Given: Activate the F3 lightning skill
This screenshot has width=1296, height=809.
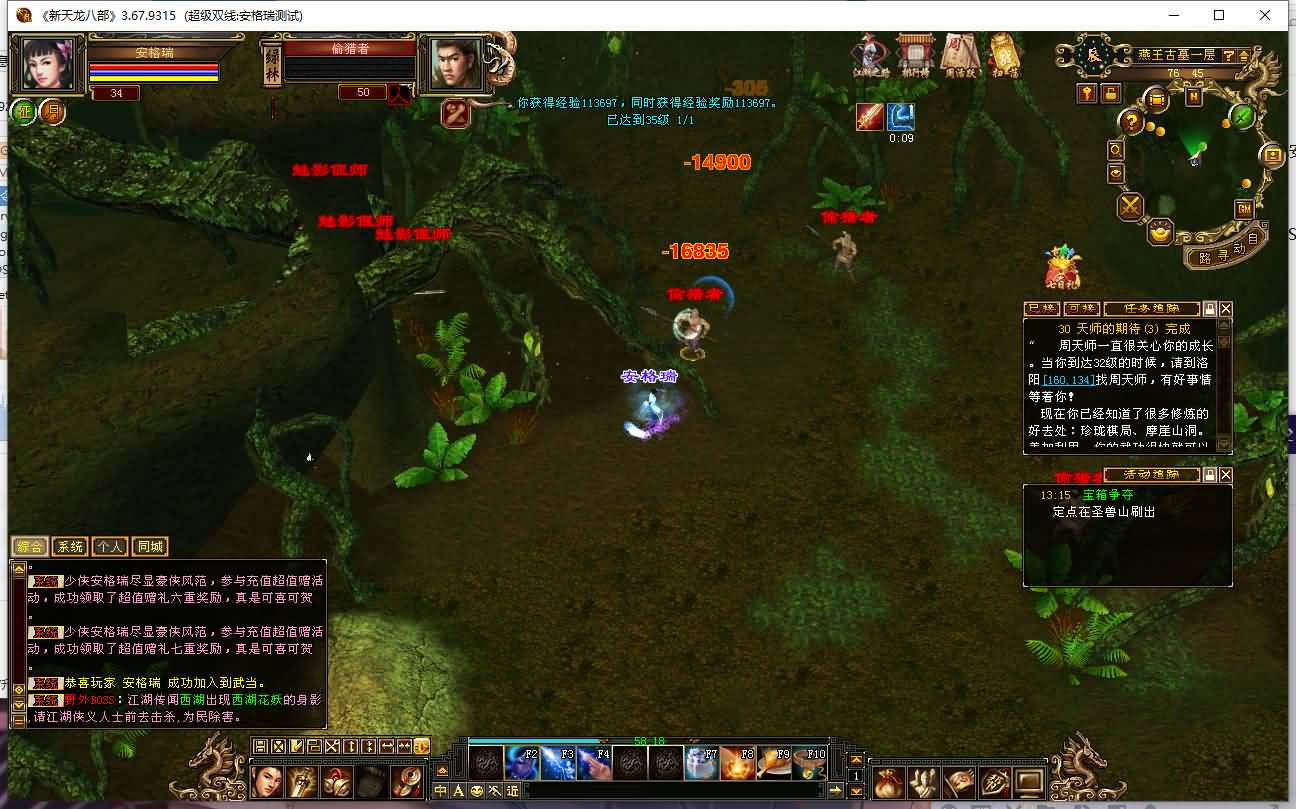Looking at the screenshot, I should point(557,764).
